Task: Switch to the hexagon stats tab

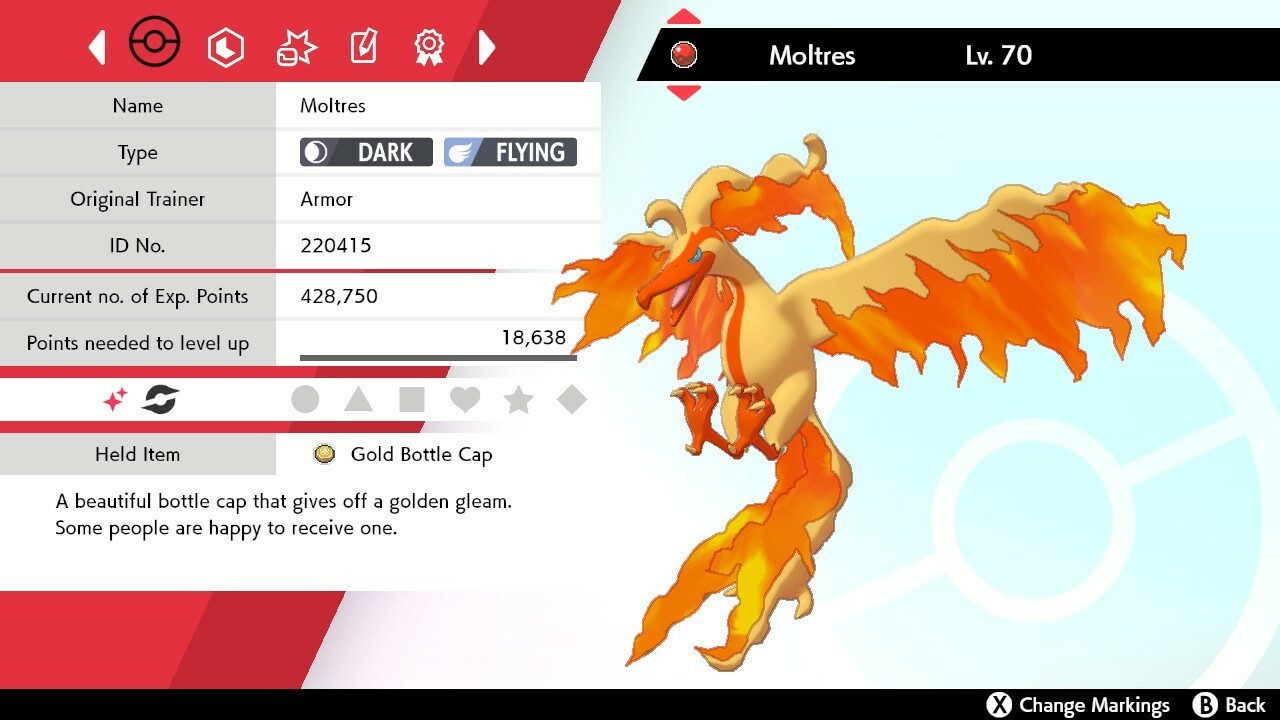Action: [x=226, y=47]
